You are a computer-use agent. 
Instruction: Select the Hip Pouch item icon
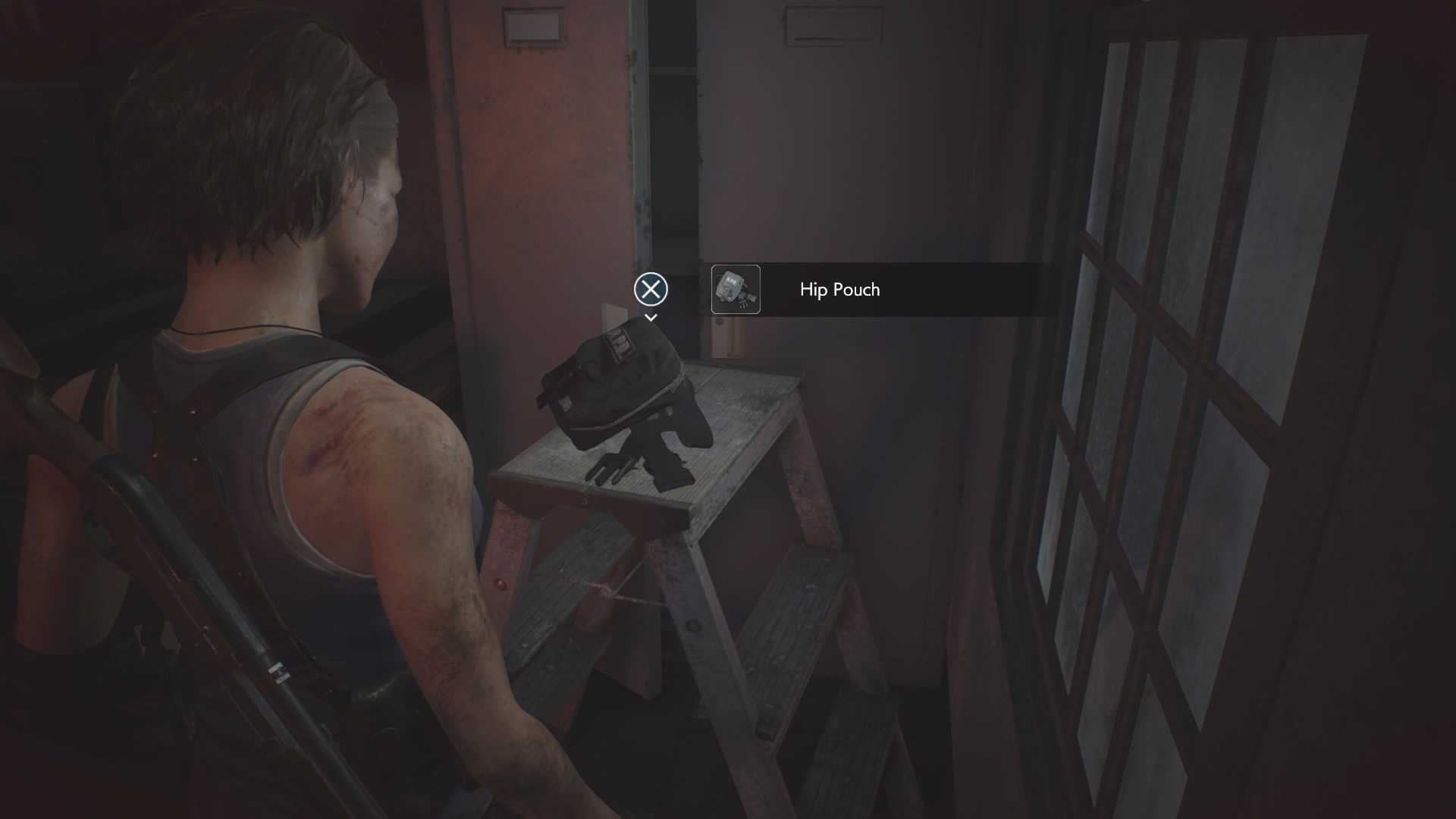click(x=736, y=289)
